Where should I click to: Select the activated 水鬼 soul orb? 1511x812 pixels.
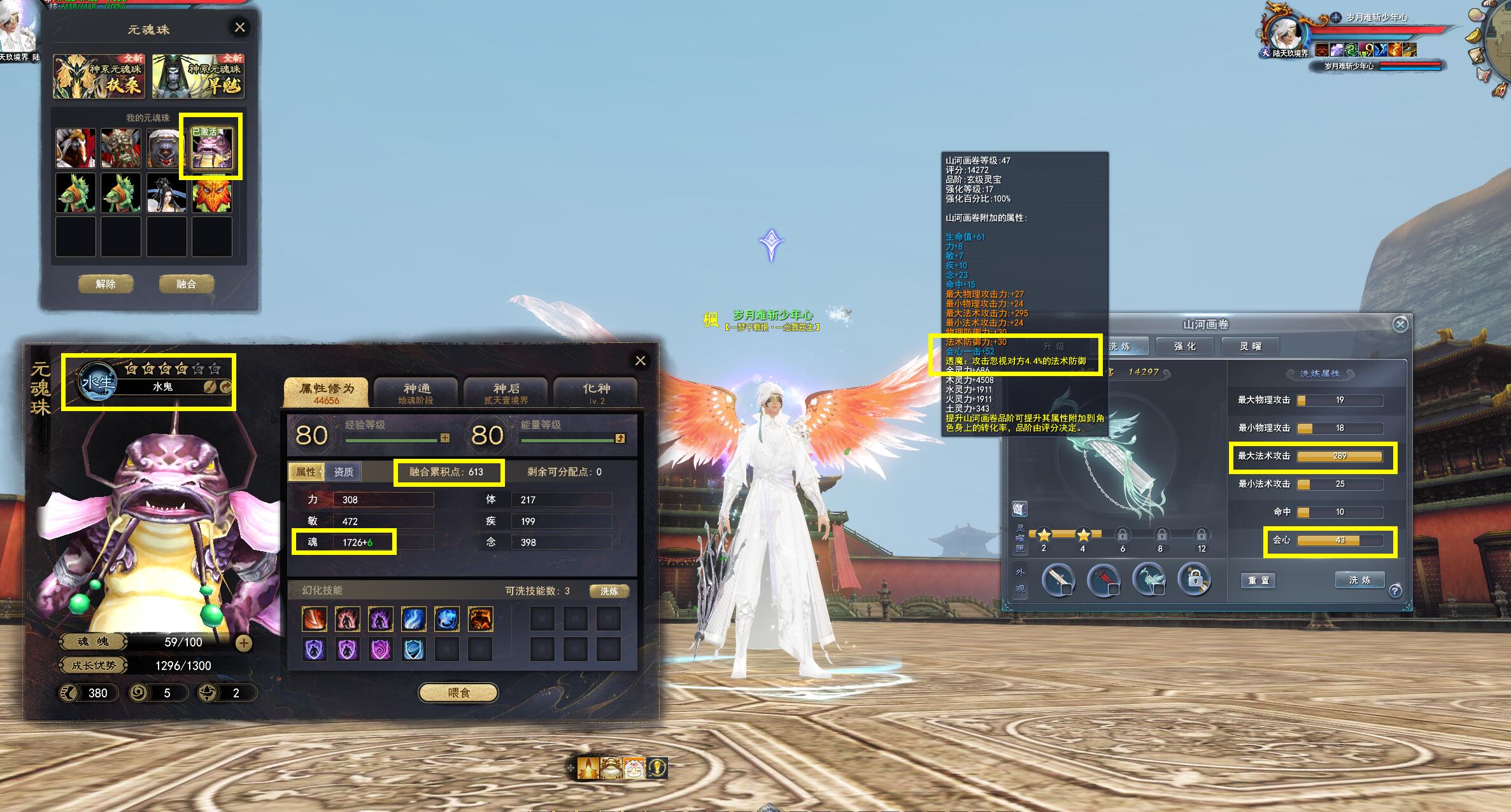pyautogui.click(x=212, y=148)
